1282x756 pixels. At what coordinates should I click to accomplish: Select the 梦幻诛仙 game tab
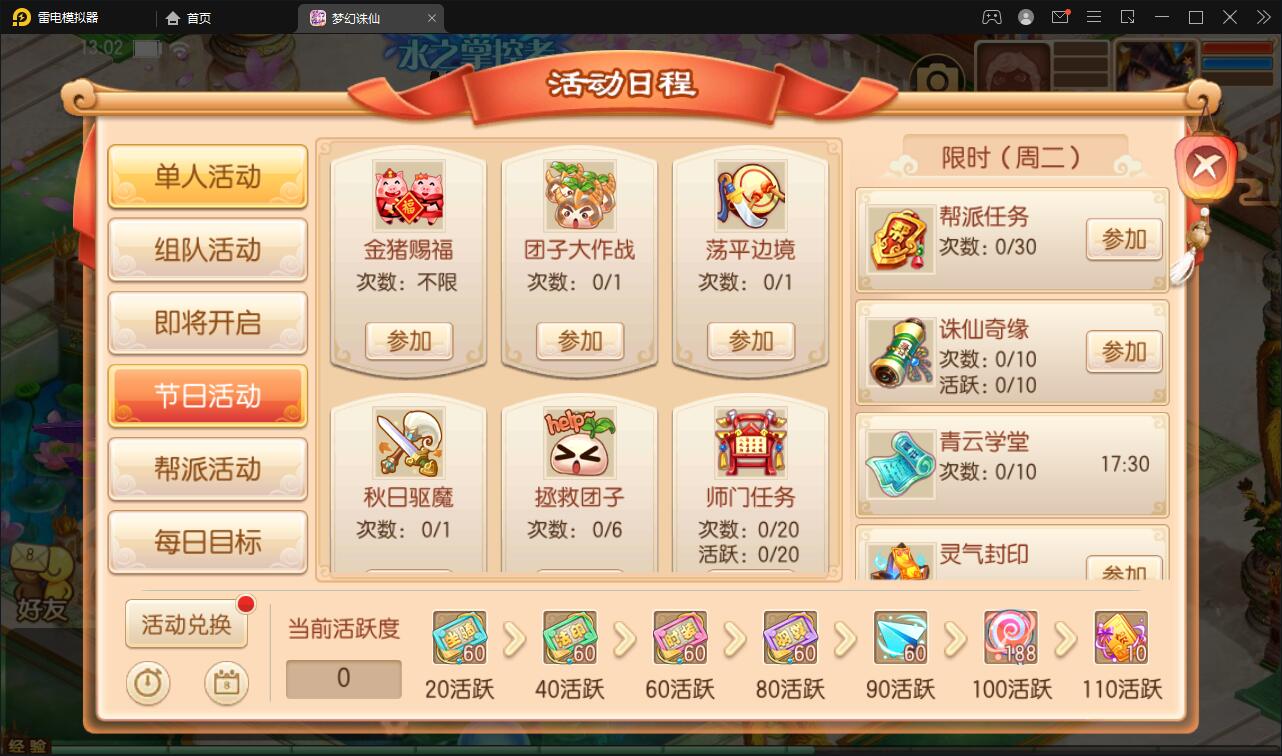[355, 17]
